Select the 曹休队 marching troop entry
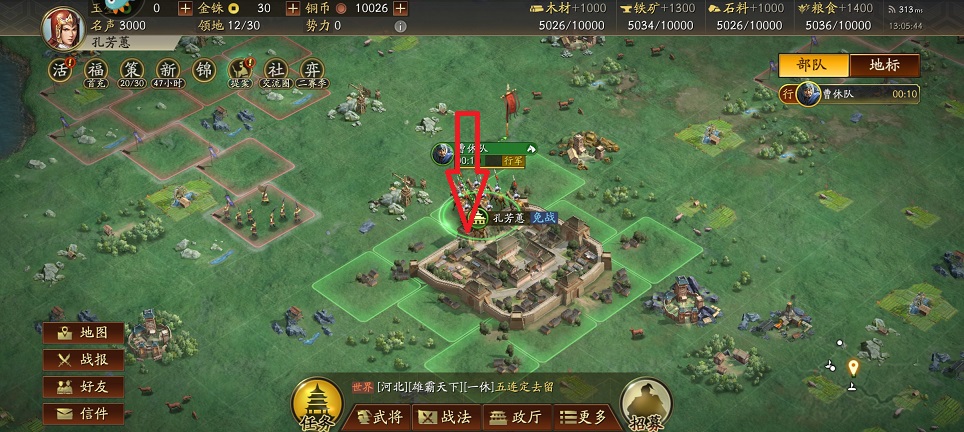This screenshot has width=964, height=432. tap(852, 95)
